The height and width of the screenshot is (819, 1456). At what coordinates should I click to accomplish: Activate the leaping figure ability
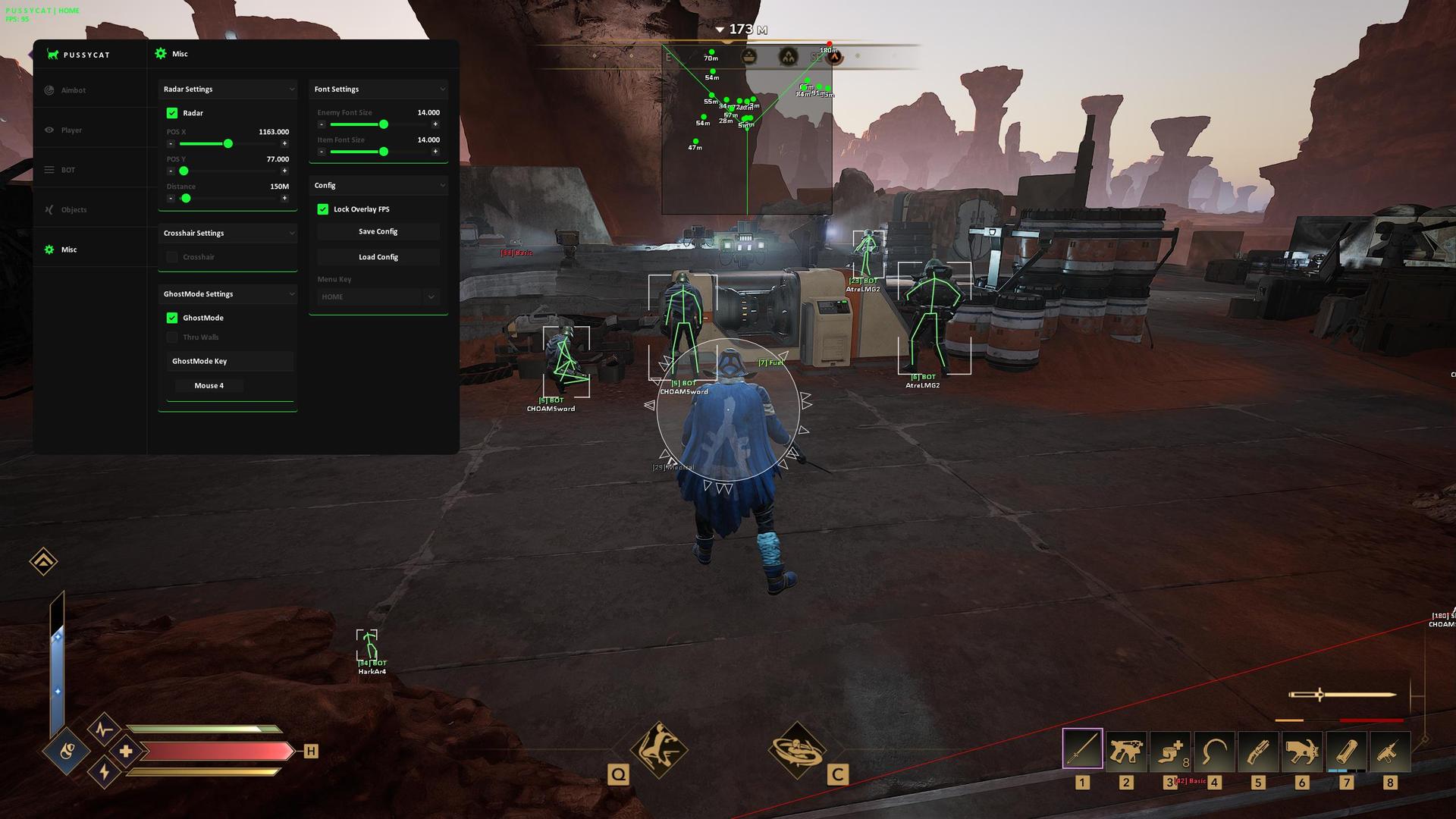click(x=658, y=748)
